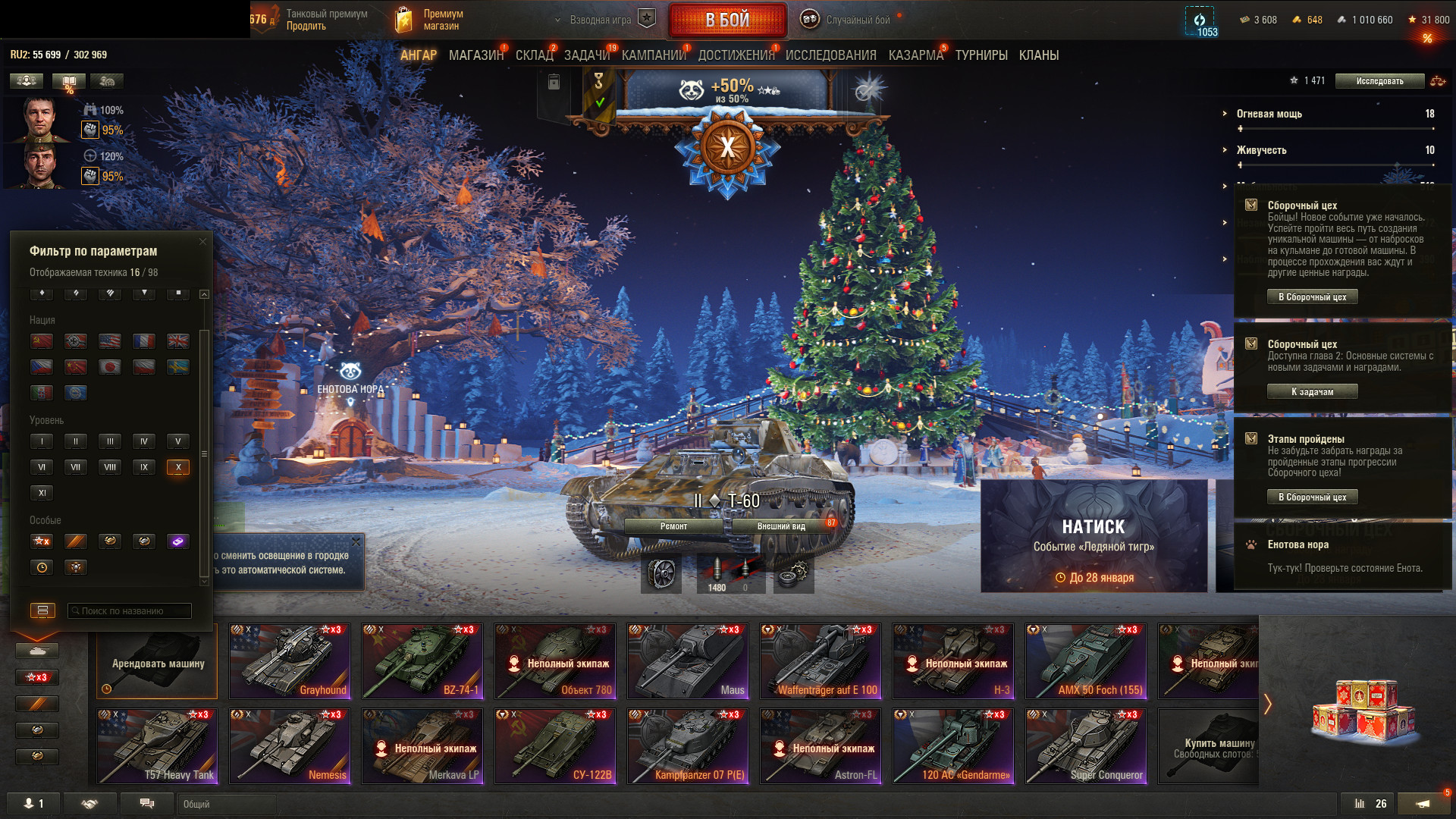The image size is (1456, 819).
Task: Start battle with the В БОЙ button
Action: (726, 20)
